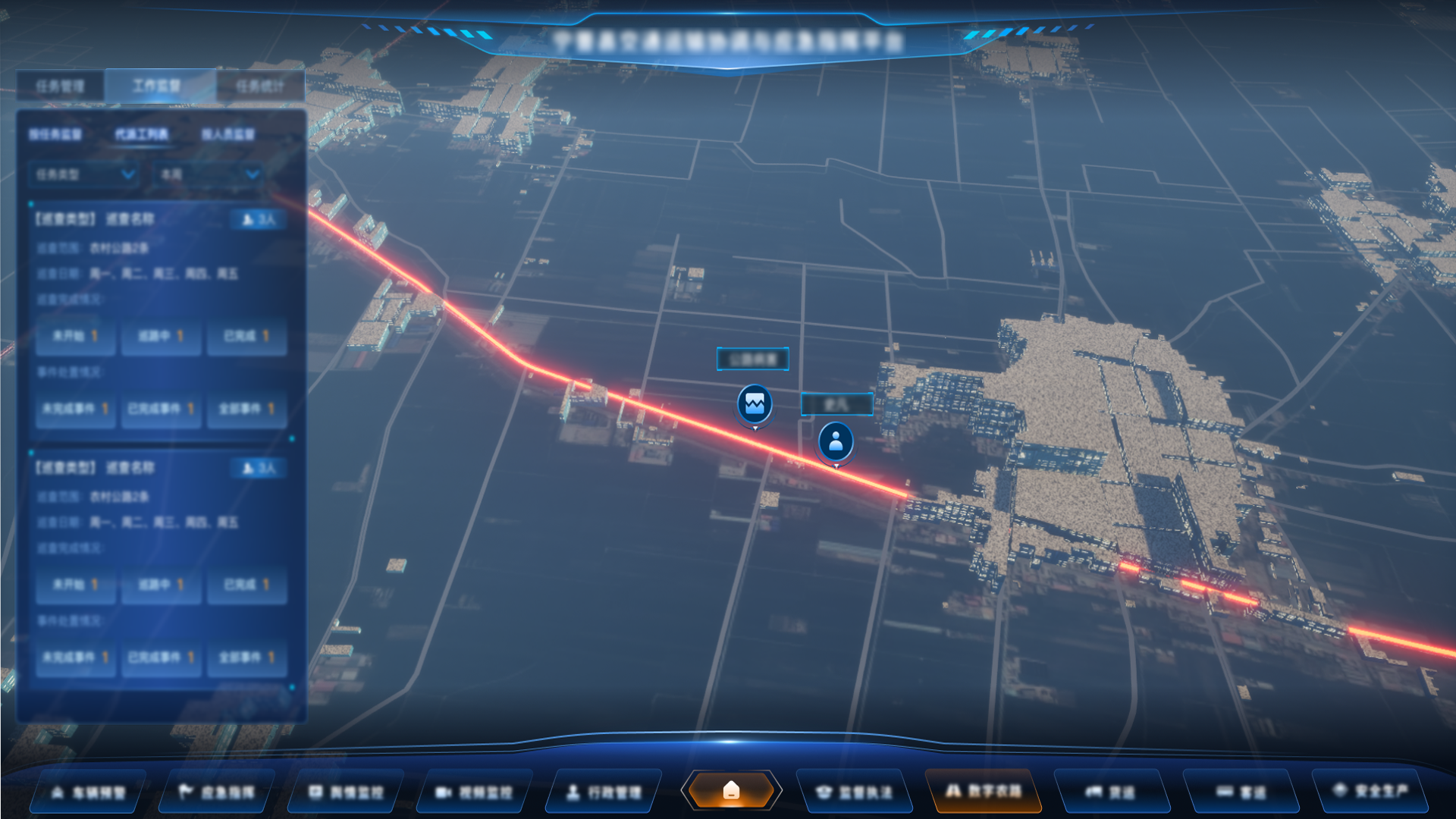Select the highlighted 数字农路 module
Screen dimensions: 1456x819
[x=983, y=792]
